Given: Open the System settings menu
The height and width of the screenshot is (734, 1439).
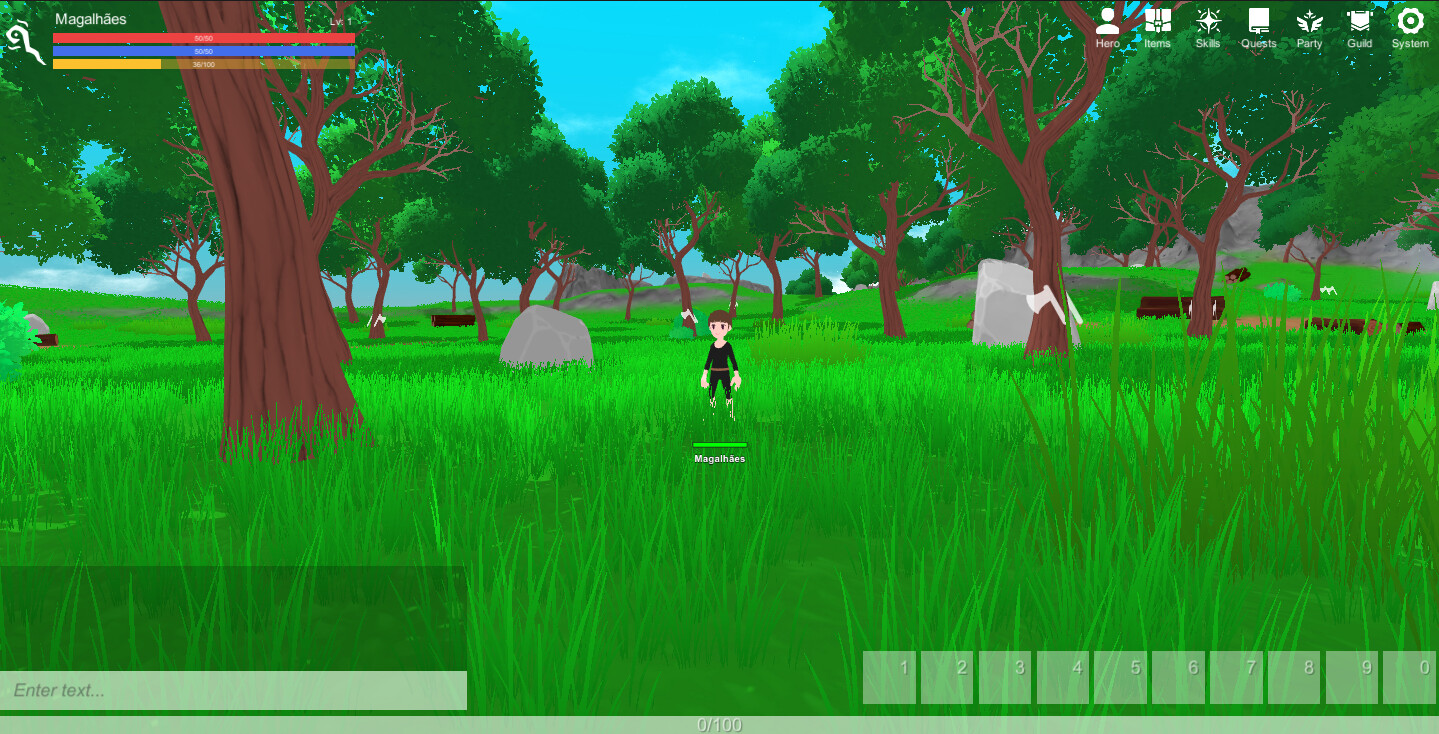Looking at the screenshot, I should (x=1410, y=24).
